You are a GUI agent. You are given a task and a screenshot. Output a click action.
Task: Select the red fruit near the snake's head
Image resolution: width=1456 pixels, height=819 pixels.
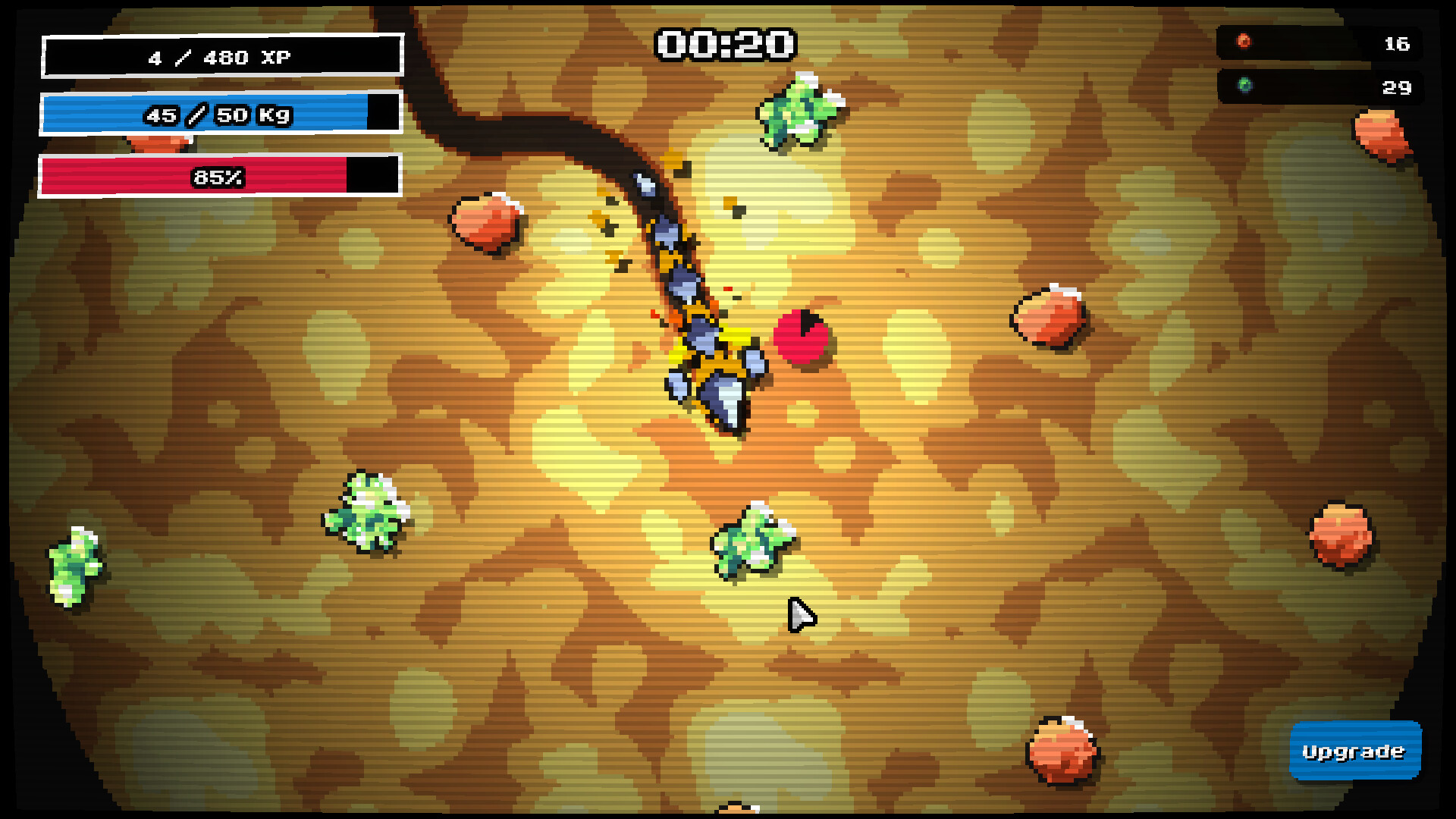[x=804, y=337]
